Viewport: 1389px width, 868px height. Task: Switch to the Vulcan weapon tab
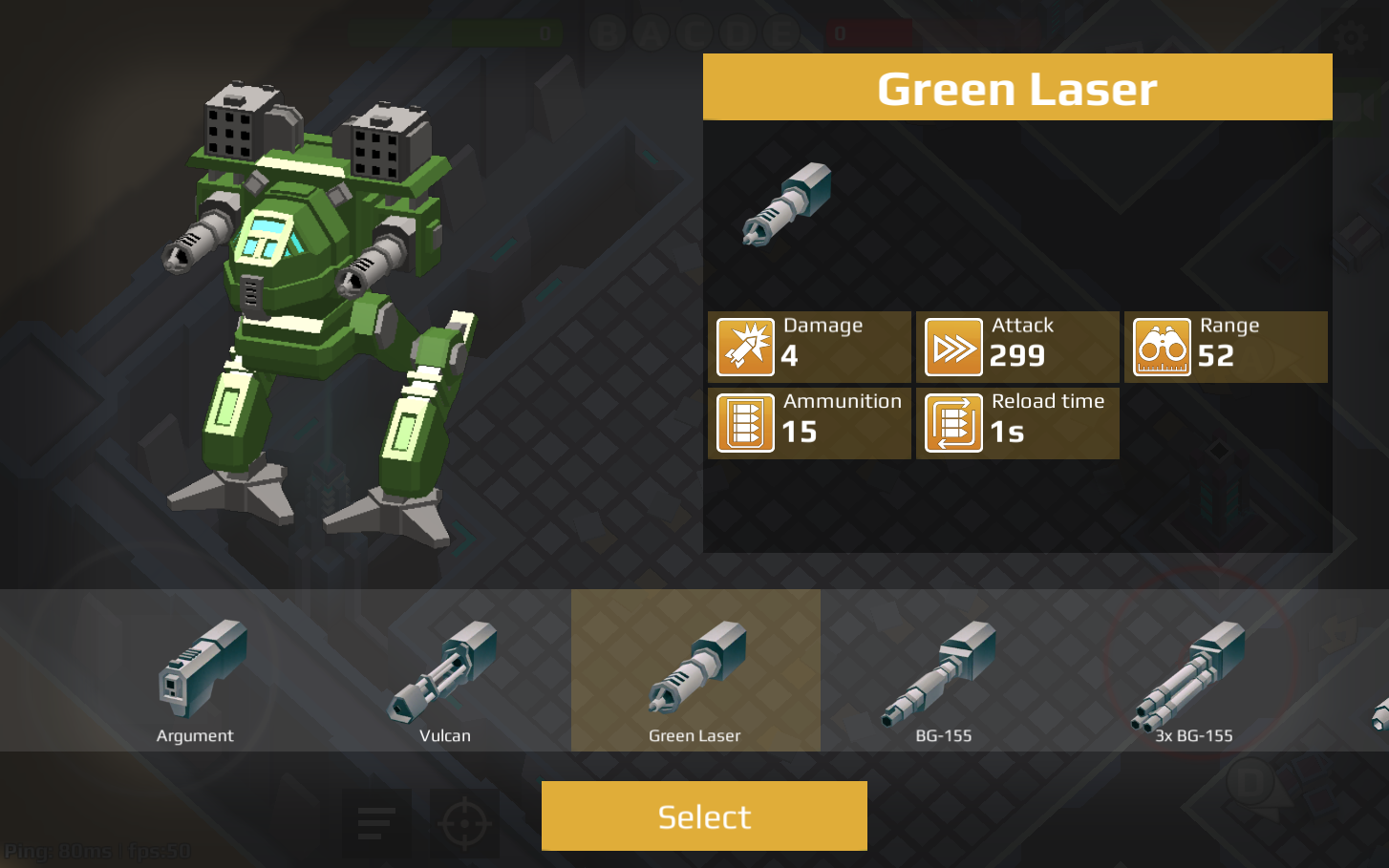[444, 669]
